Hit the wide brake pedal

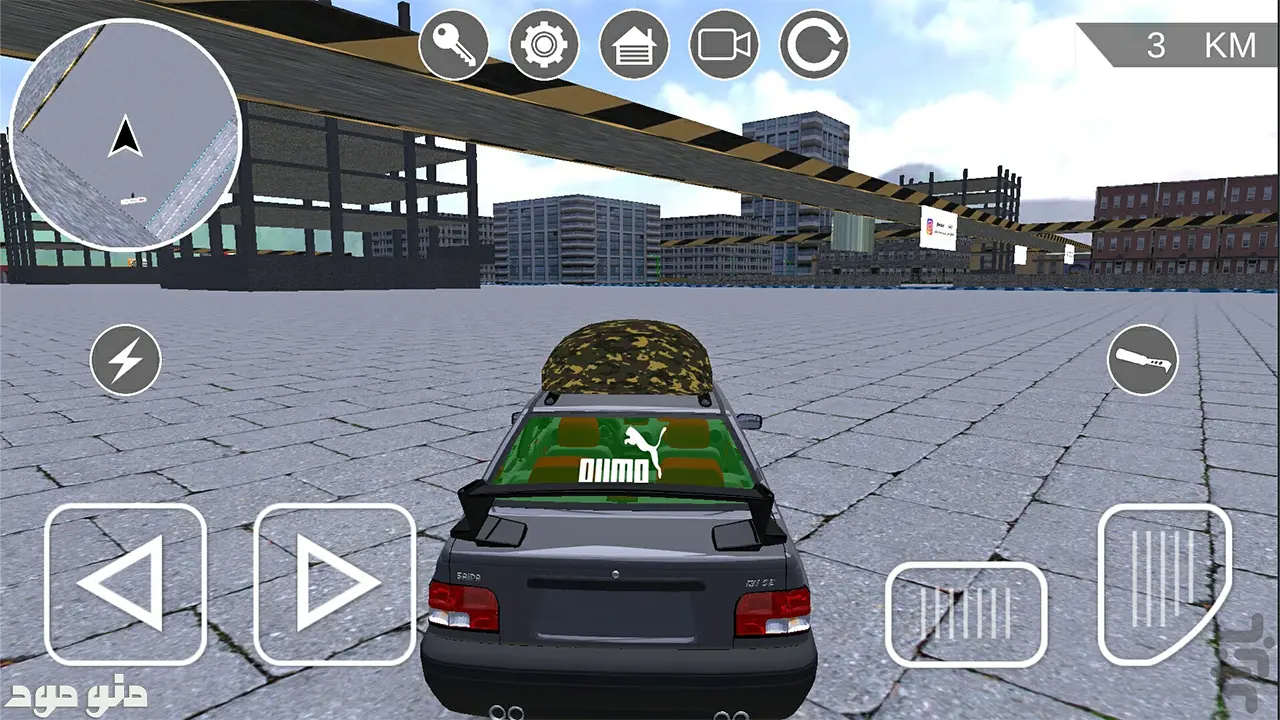click(966, 614)
